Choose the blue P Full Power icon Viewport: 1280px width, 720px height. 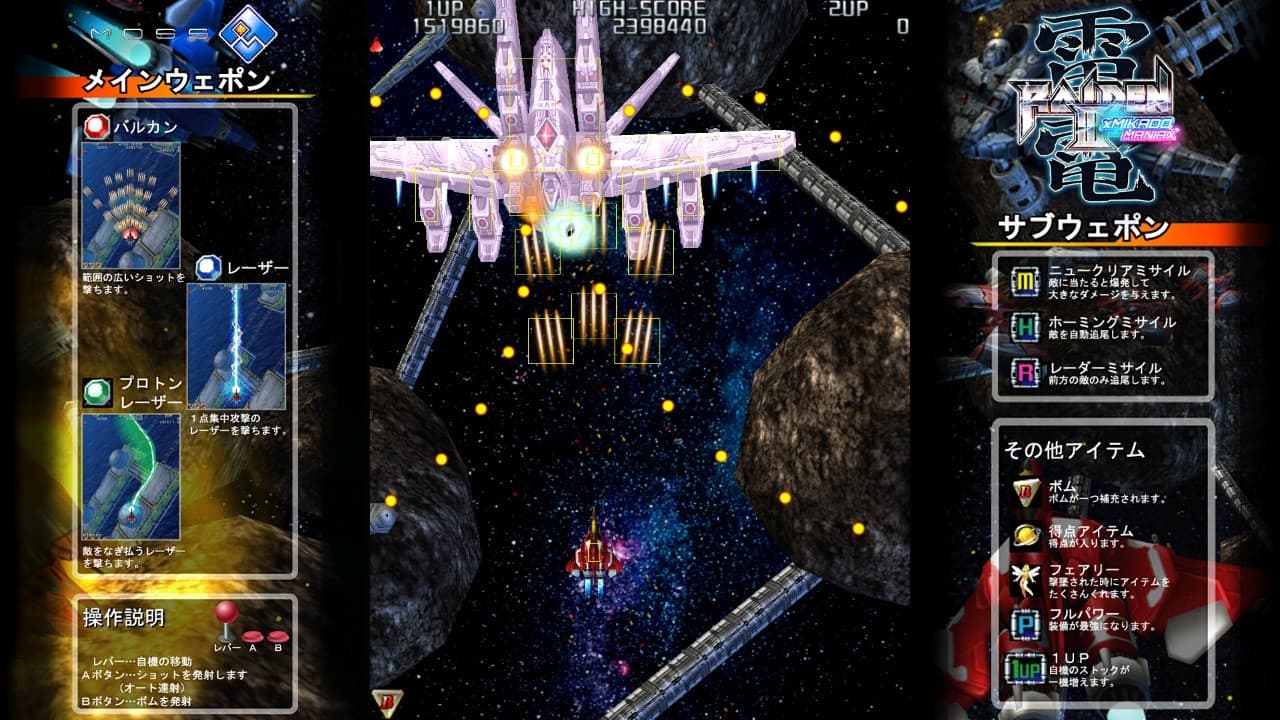point(1026,622)
